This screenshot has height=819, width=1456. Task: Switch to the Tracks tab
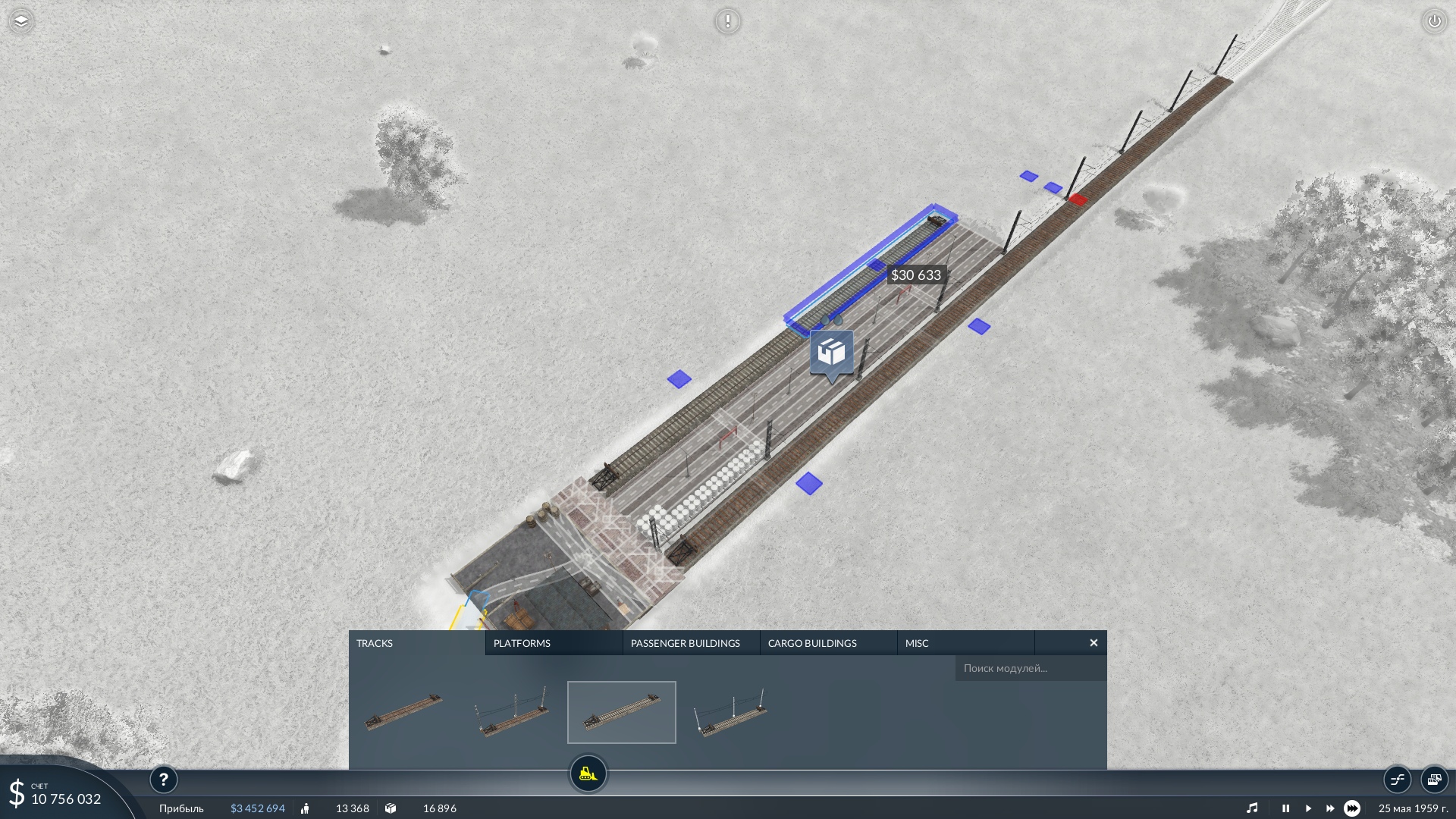[416, 643]
